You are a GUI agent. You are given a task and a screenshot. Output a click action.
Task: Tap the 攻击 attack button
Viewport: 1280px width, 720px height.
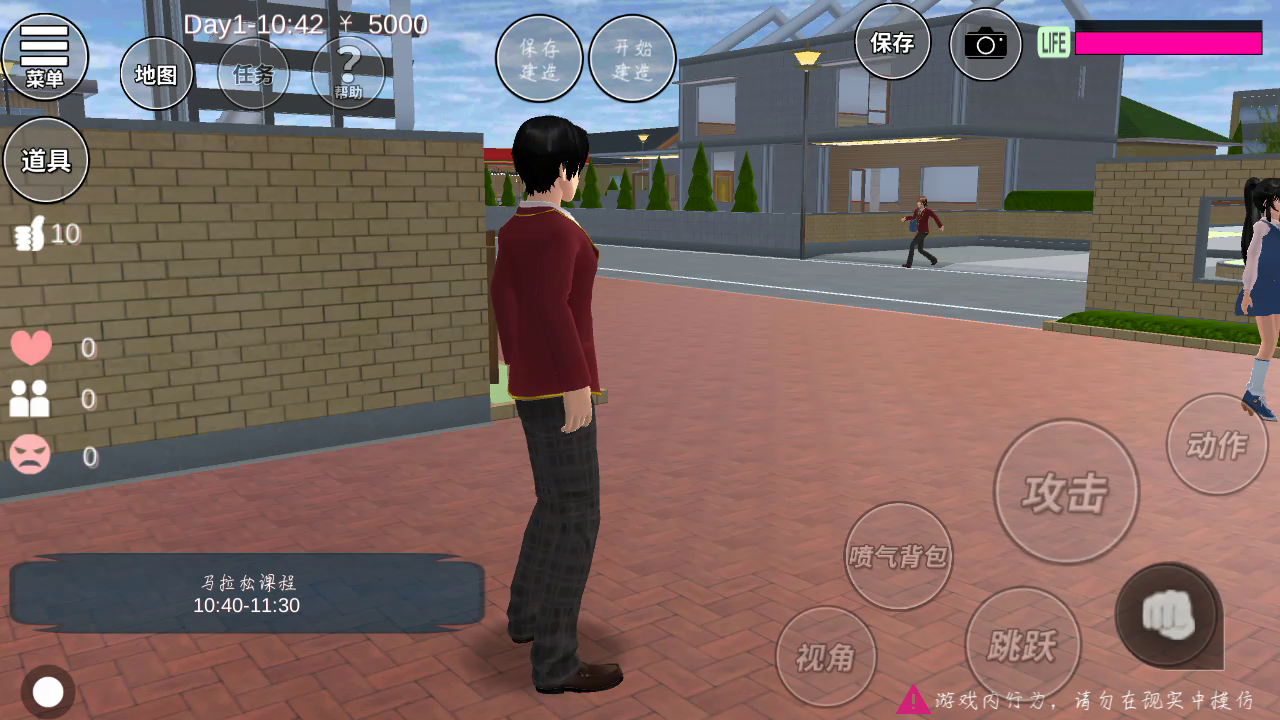point(1066,492)
